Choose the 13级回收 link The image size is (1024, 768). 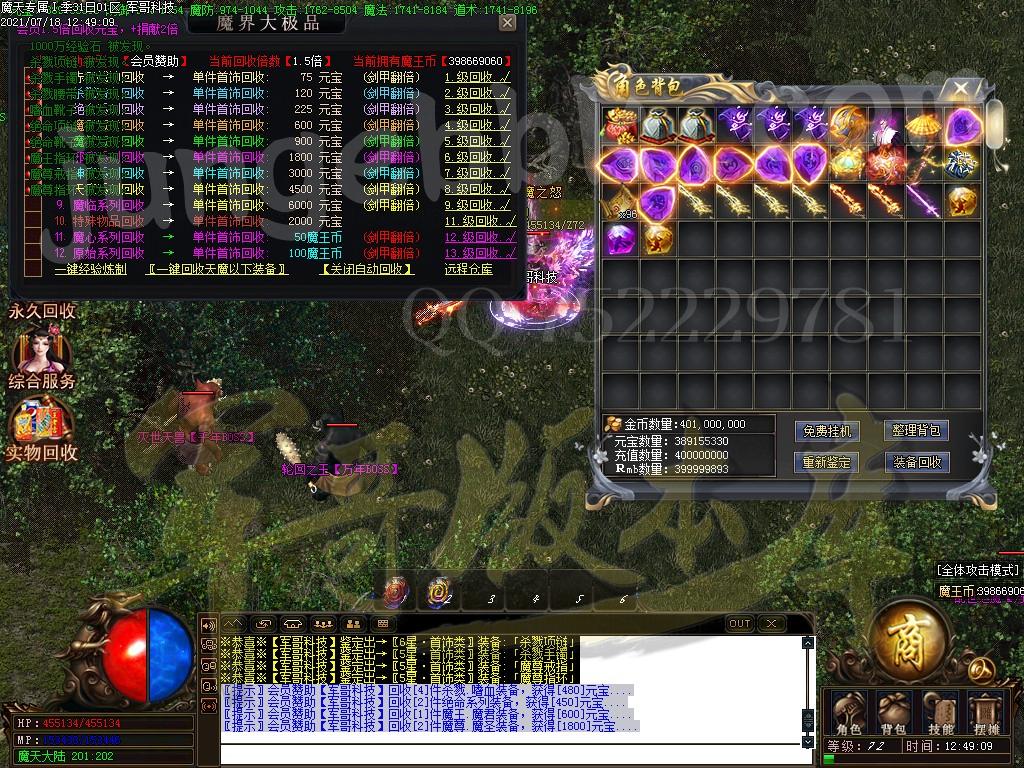[x=479, y=253]
